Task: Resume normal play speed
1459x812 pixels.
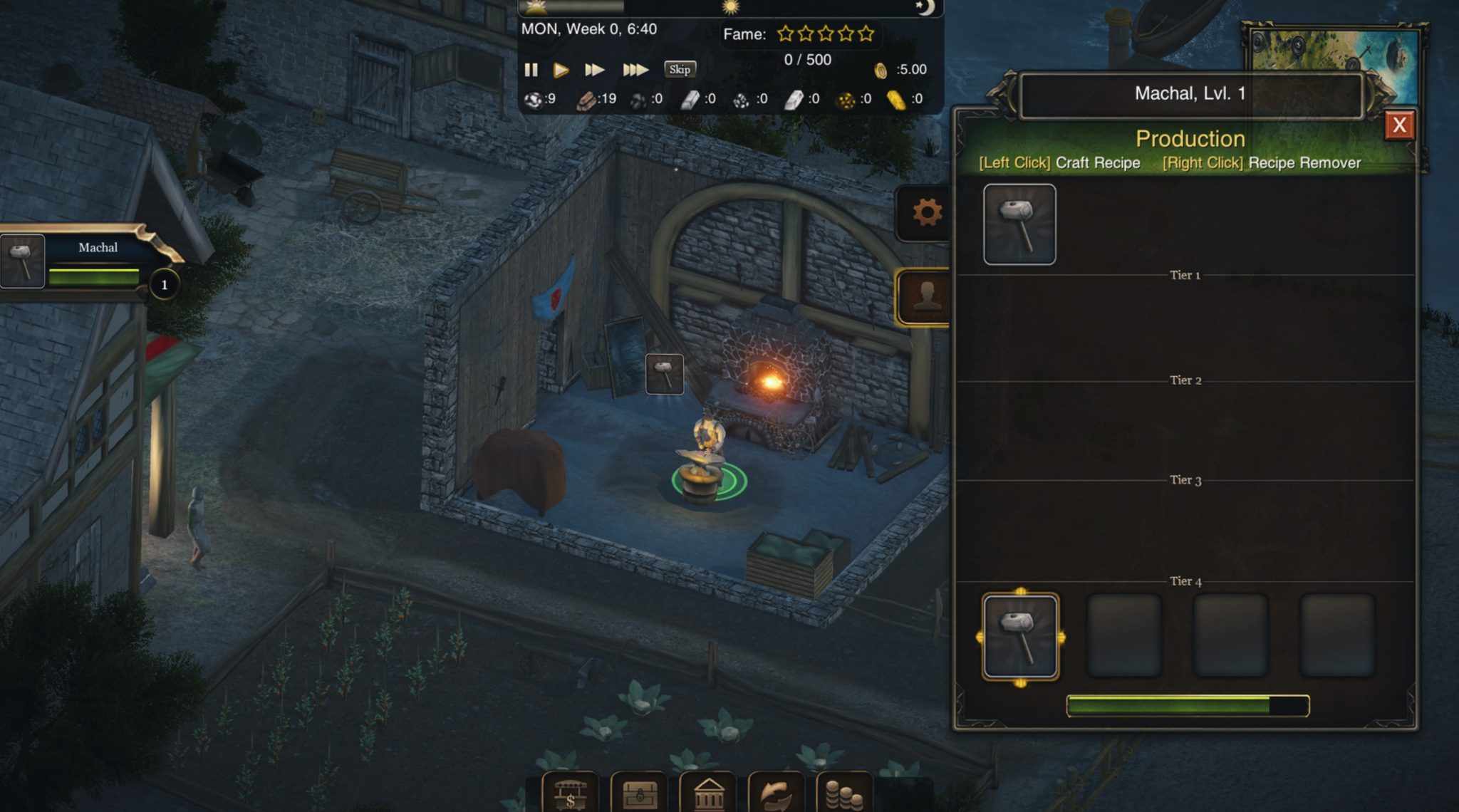Action: 562,70
